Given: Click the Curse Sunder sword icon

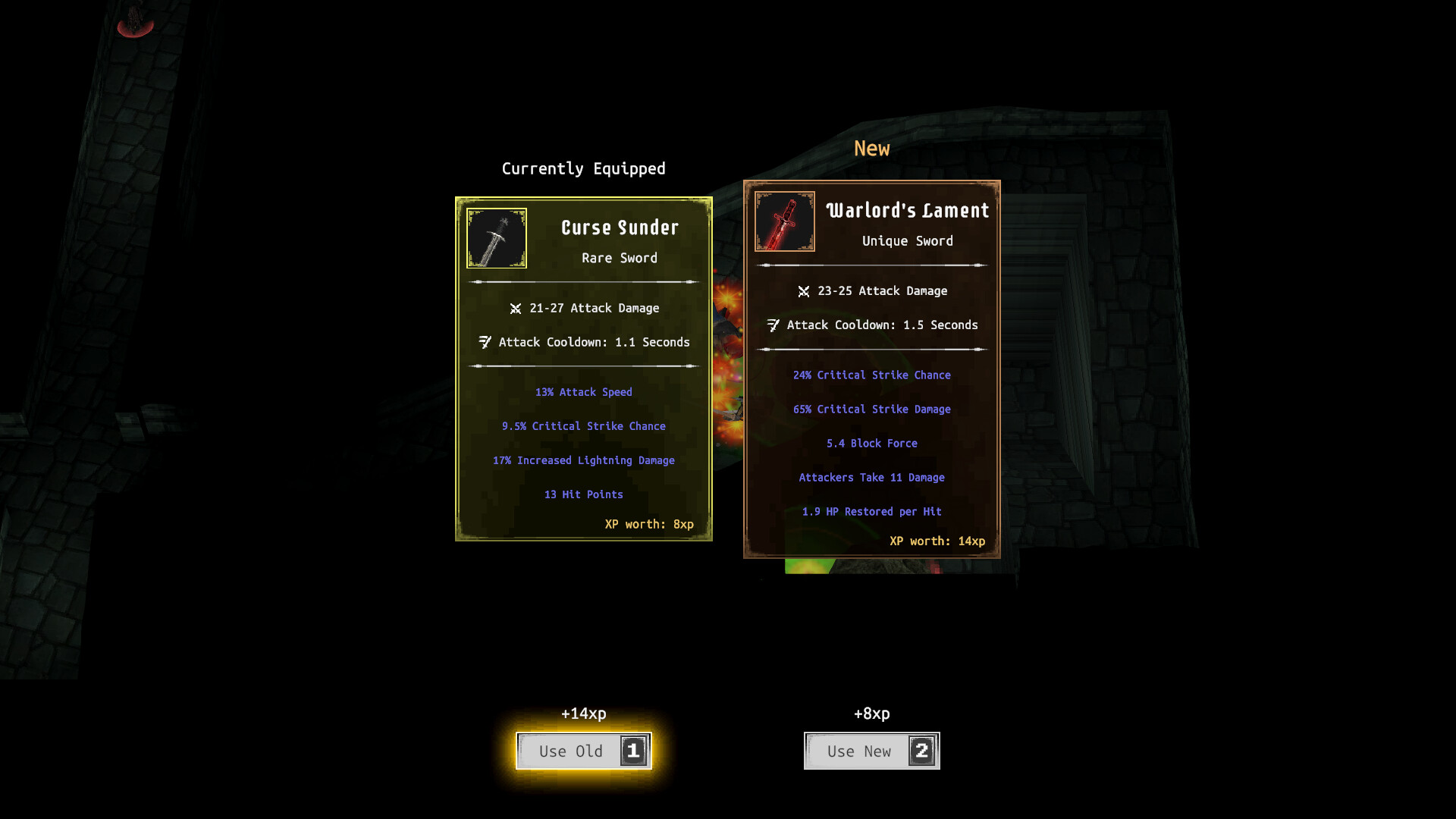Looking at the screenshot, I should click(496, 238).
